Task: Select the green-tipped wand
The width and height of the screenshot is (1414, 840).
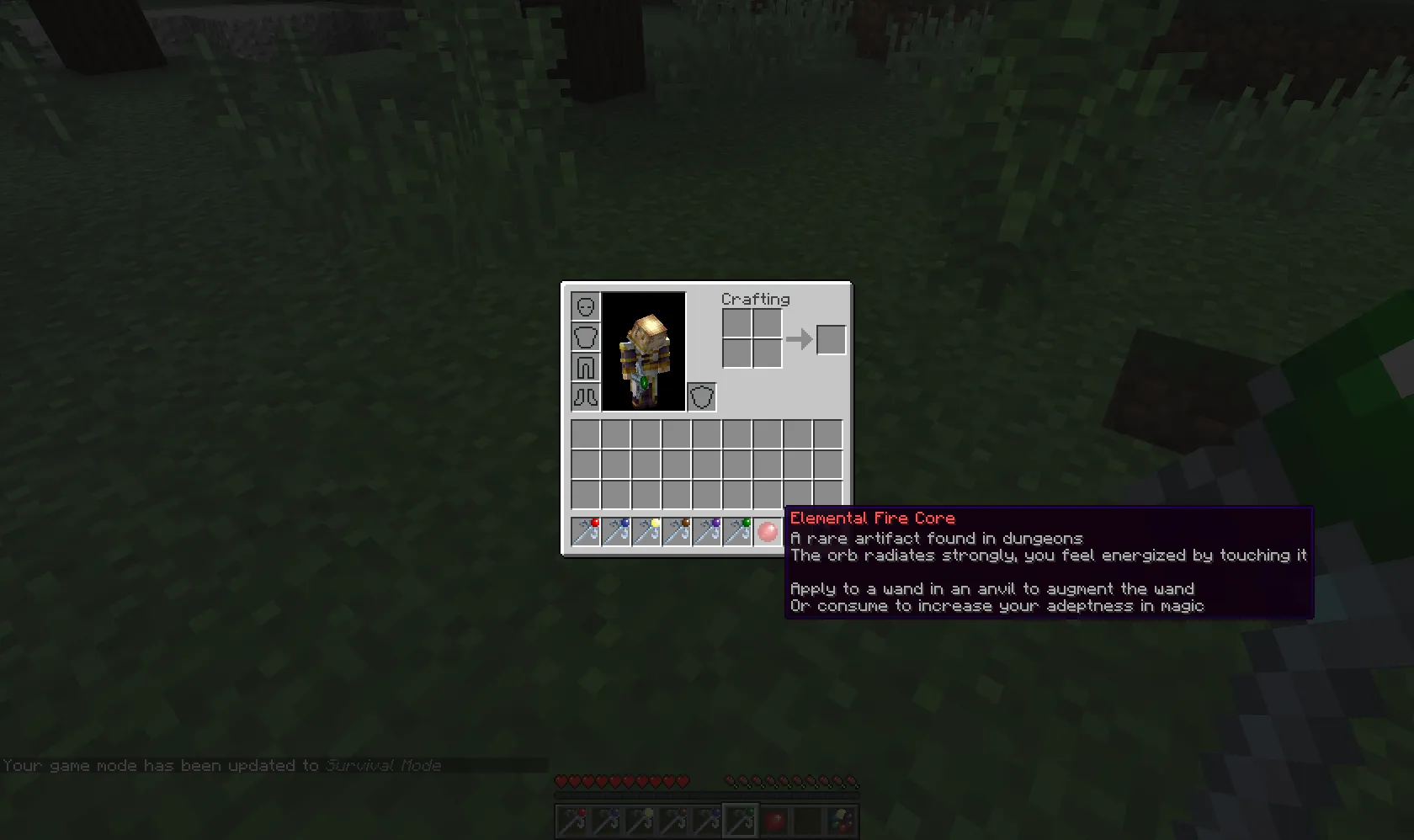Action: pos(736,531)
